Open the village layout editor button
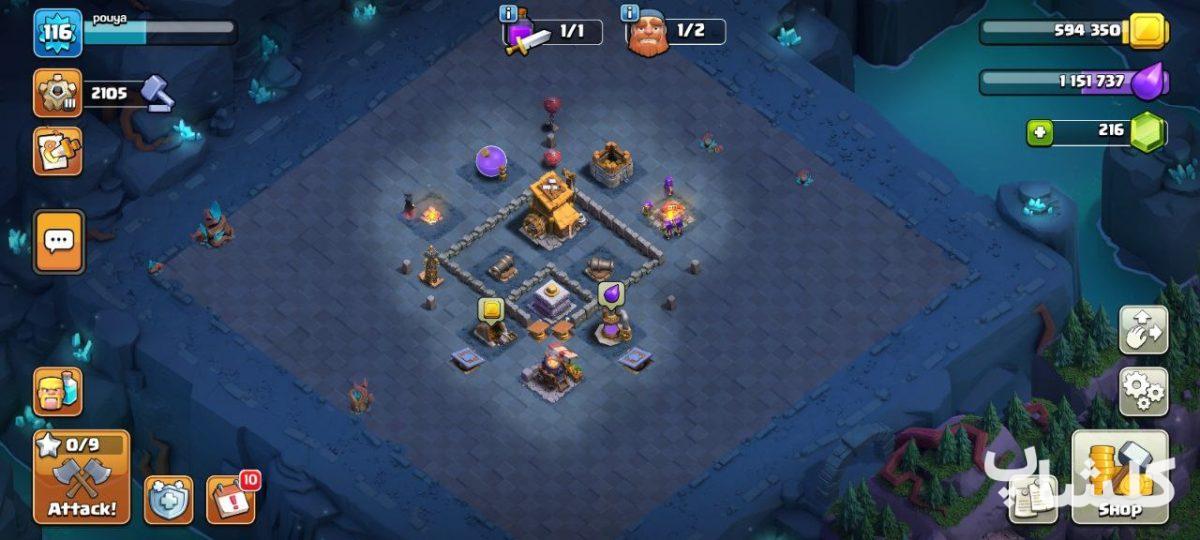The width and height of the screenshot is (1200, 540). [x=1143, y=330]
